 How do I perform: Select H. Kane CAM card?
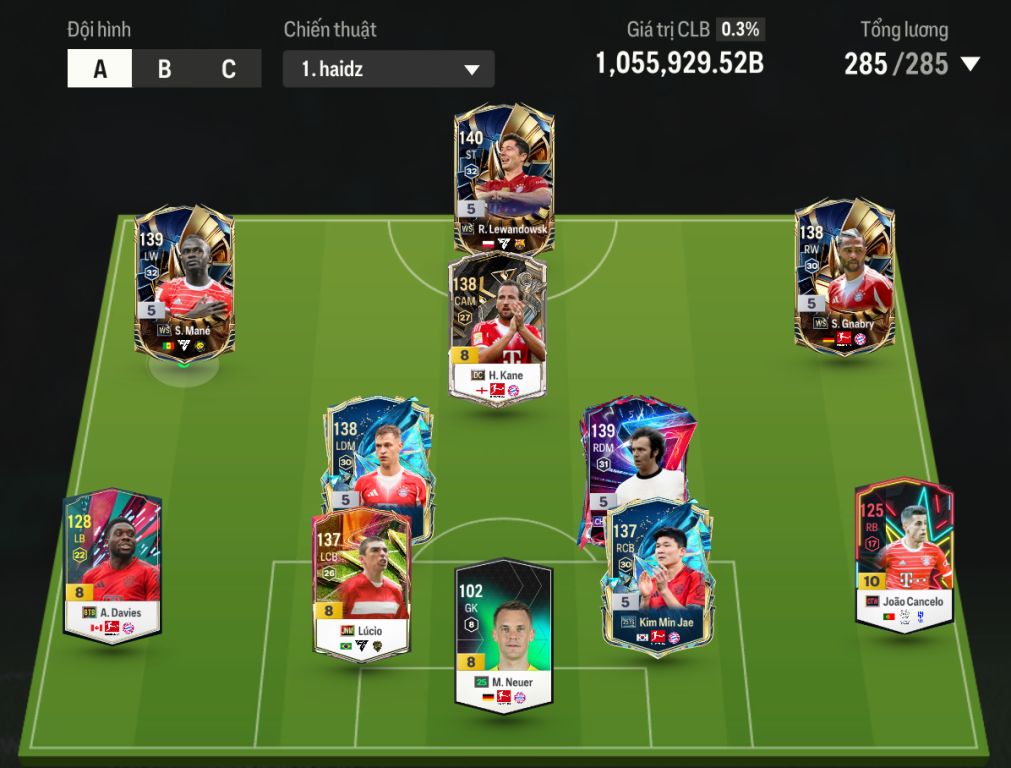point(497,325)
